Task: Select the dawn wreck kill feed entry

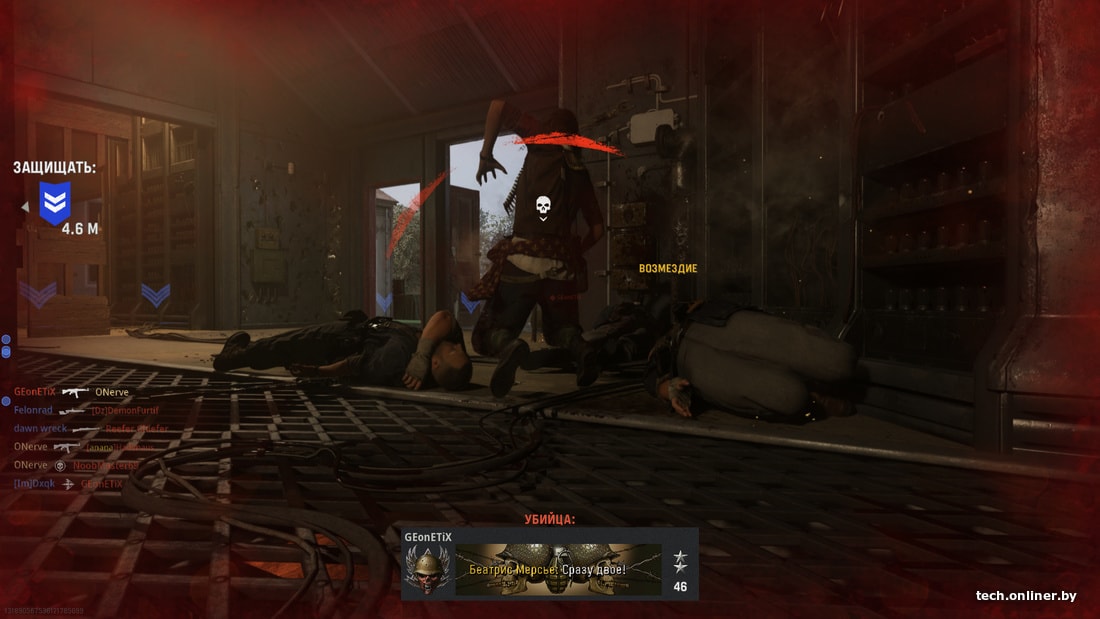Action: pyautogui.click(x=90, y=428)
